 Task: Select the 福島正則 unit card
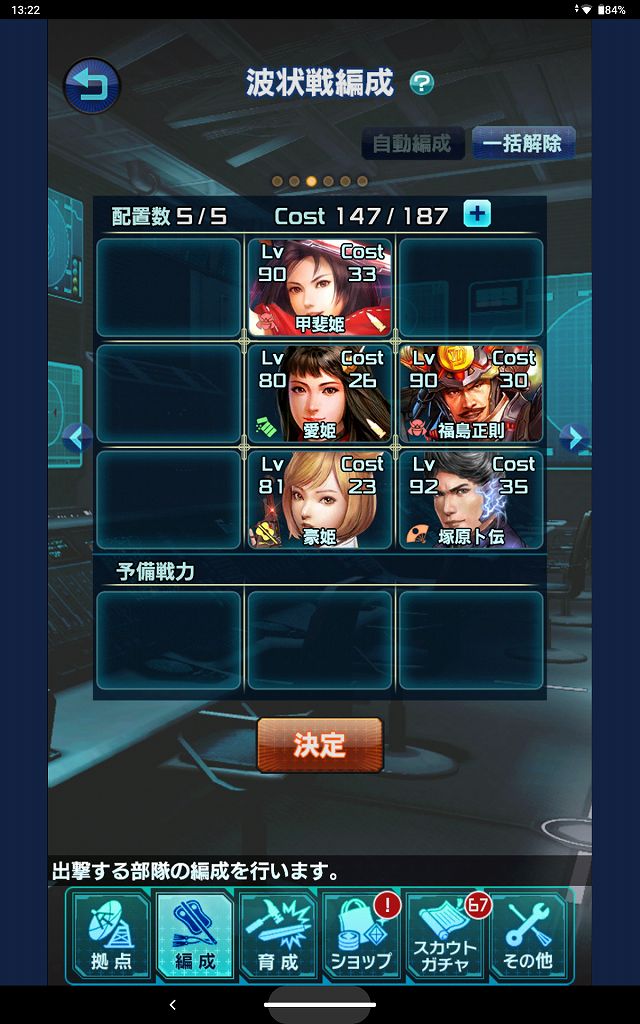click(x=471, y=393)
